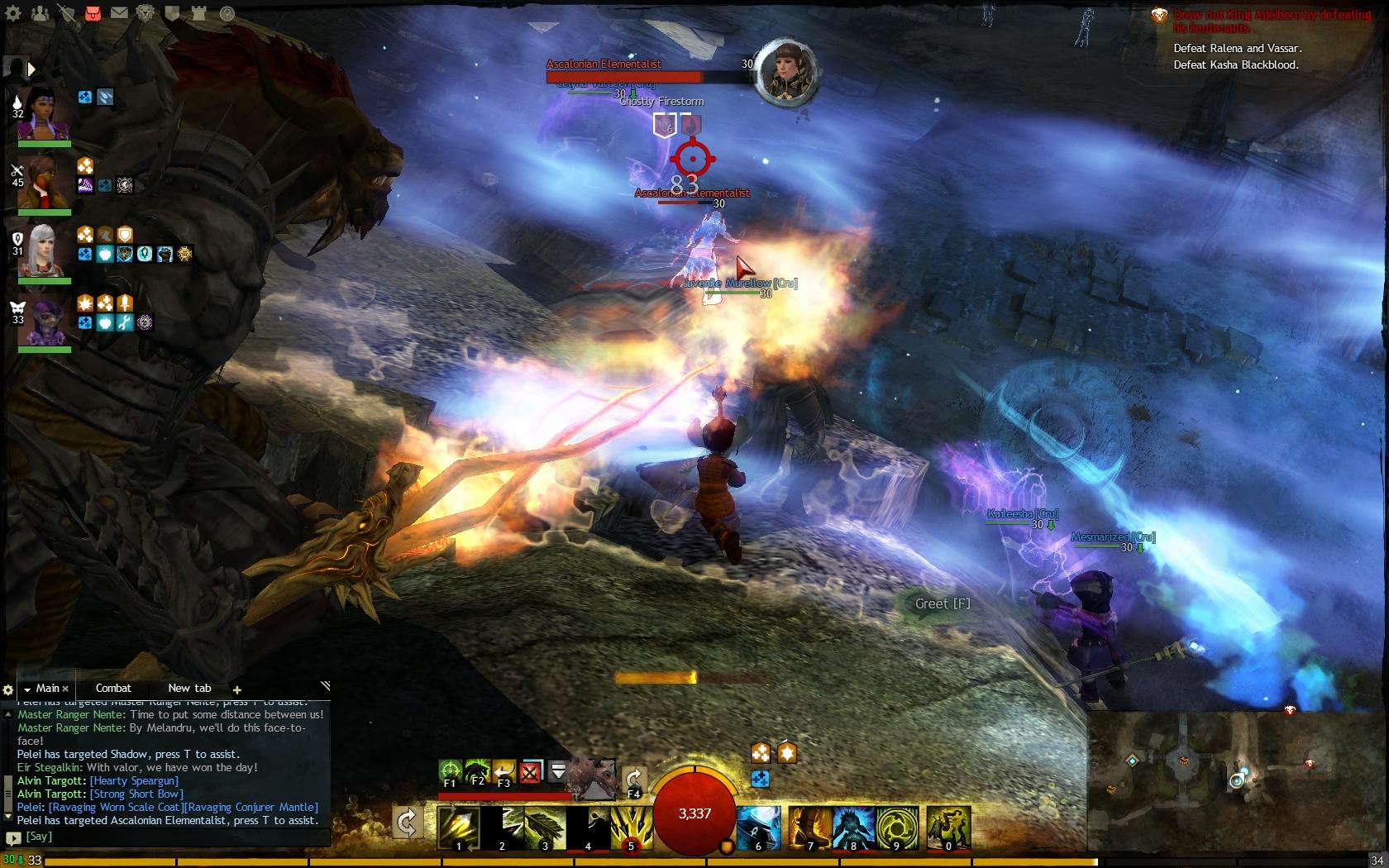Activate the flaming boot utility skill
This screenshot has width=1389, height=868.
[810, 827]
